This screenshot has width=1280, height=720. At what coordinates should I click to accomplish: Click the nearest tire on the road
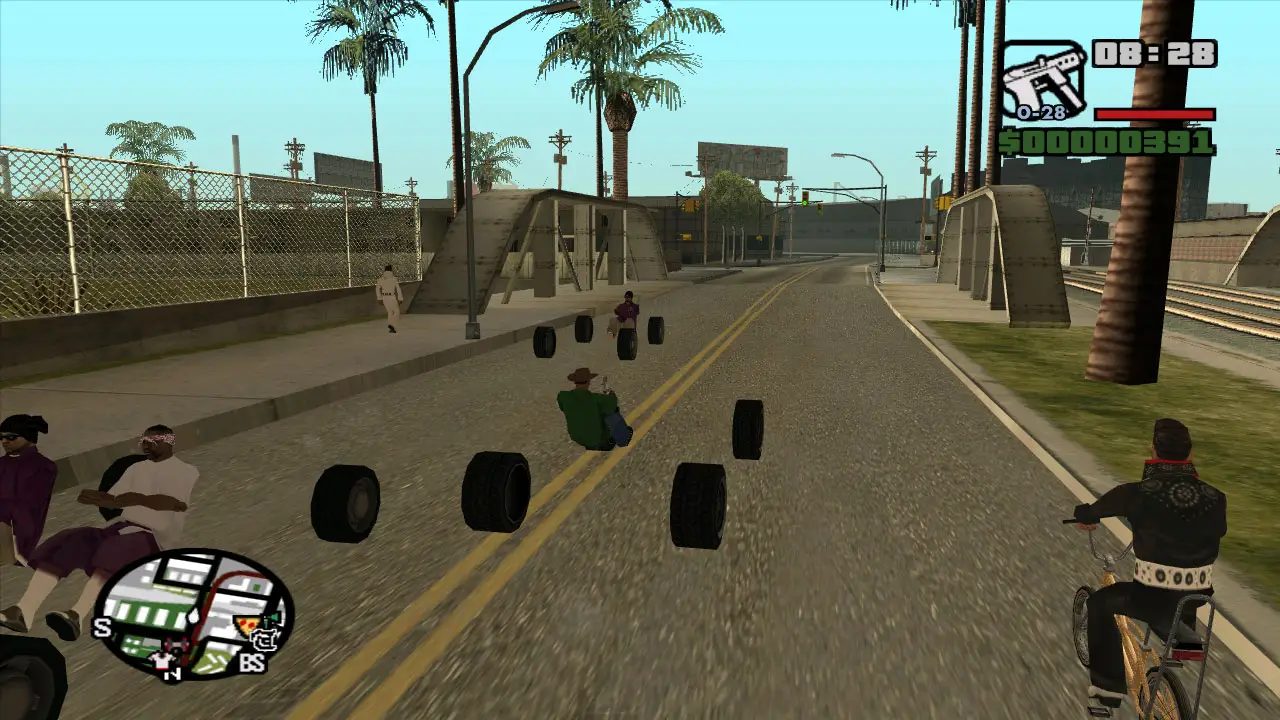click(700, 505)
